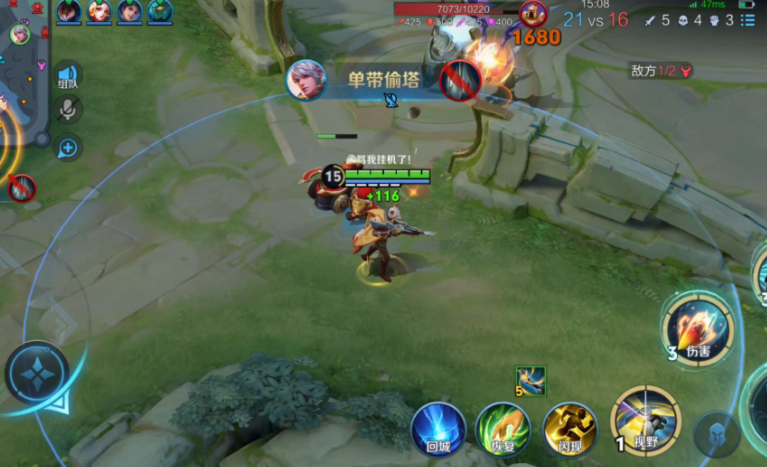Use the 恢复 heal ability
Image resolution: width=767 pixels, height=467 pixels.
coord(502,429)
